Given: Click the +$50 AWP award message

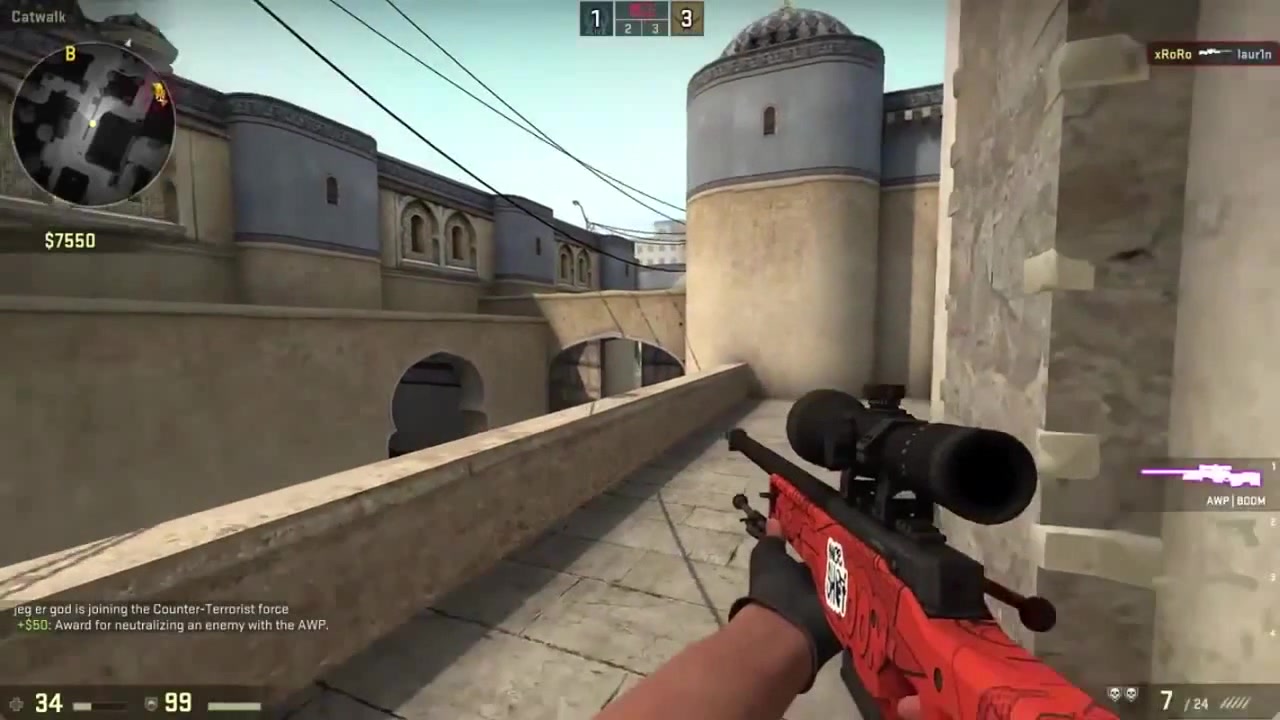Looking at the screenshot, I should click(x=170, y=625).
